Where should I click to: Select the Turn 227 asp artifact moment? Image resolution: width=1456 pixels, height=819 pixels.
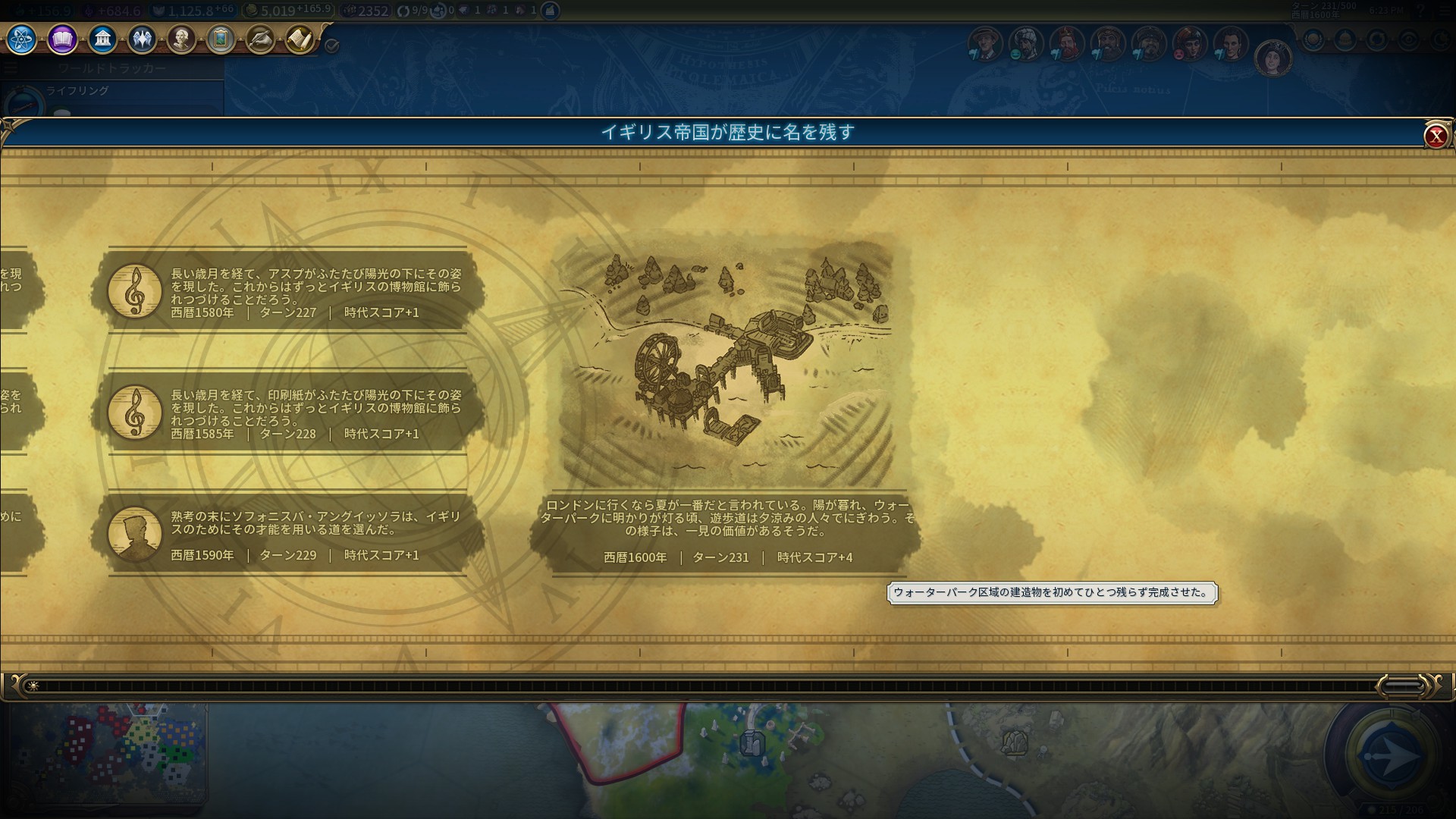pos(288,291)
